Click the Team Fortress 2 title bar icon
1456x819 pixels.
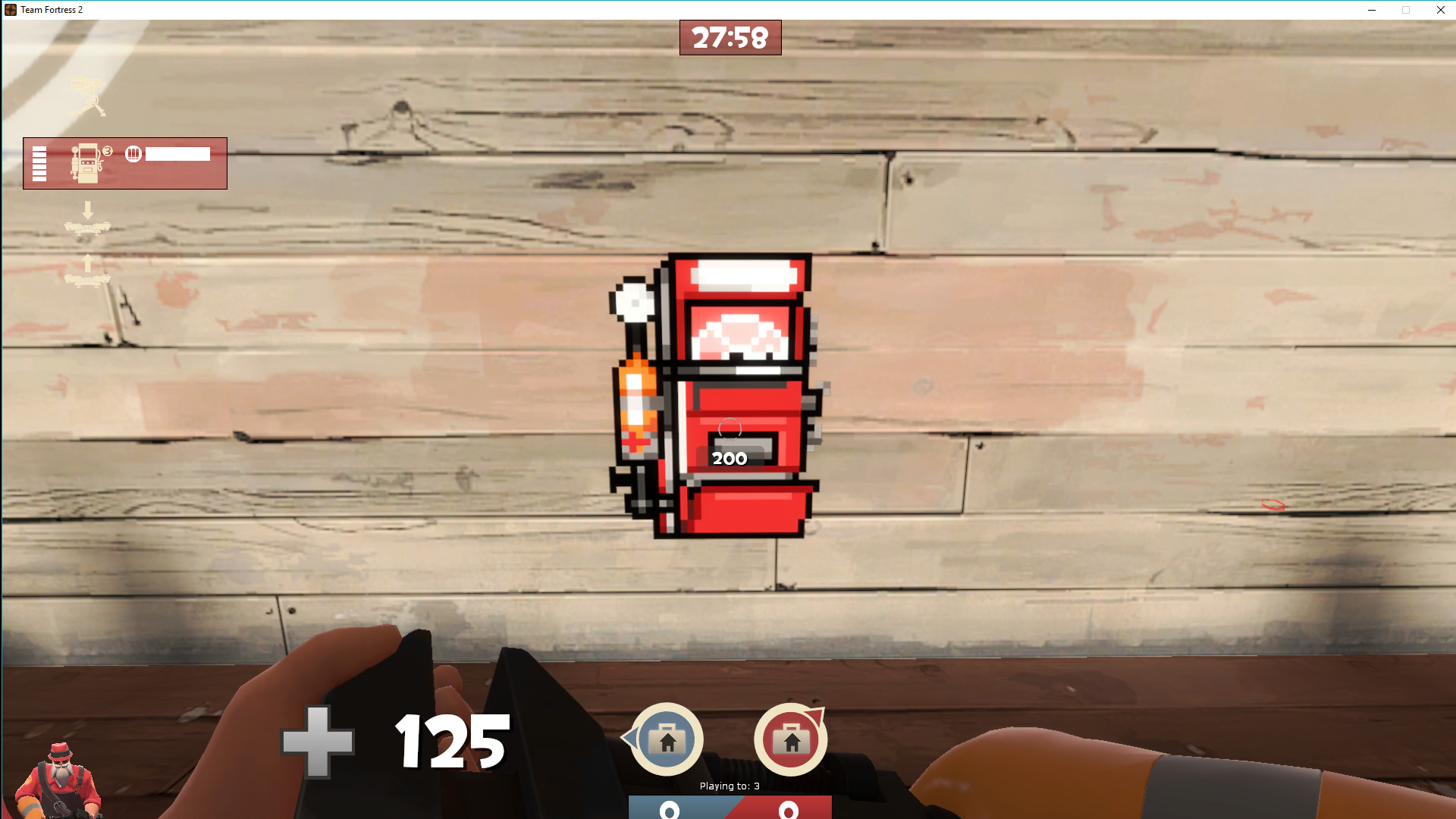tap(11, 10)
